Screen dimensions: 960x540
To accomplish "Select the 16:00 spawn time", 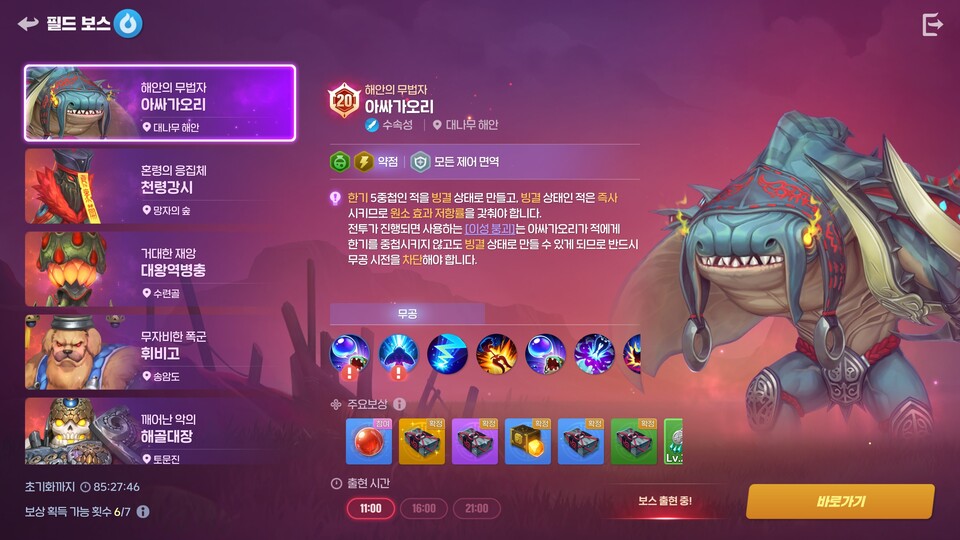I will tap(423, 508).
